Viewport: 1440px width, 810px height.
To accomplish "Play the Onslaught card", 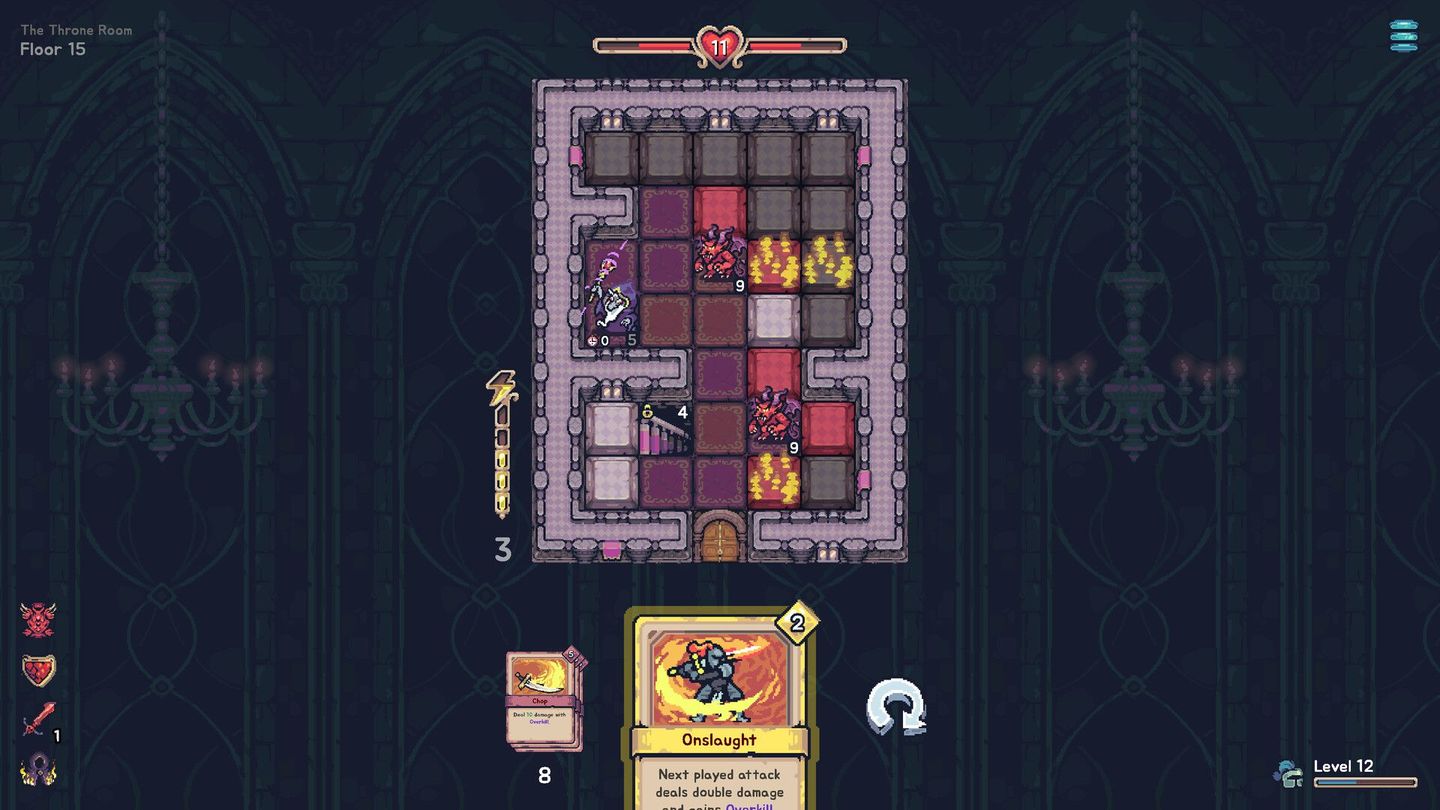I will [x=716, y=690].
